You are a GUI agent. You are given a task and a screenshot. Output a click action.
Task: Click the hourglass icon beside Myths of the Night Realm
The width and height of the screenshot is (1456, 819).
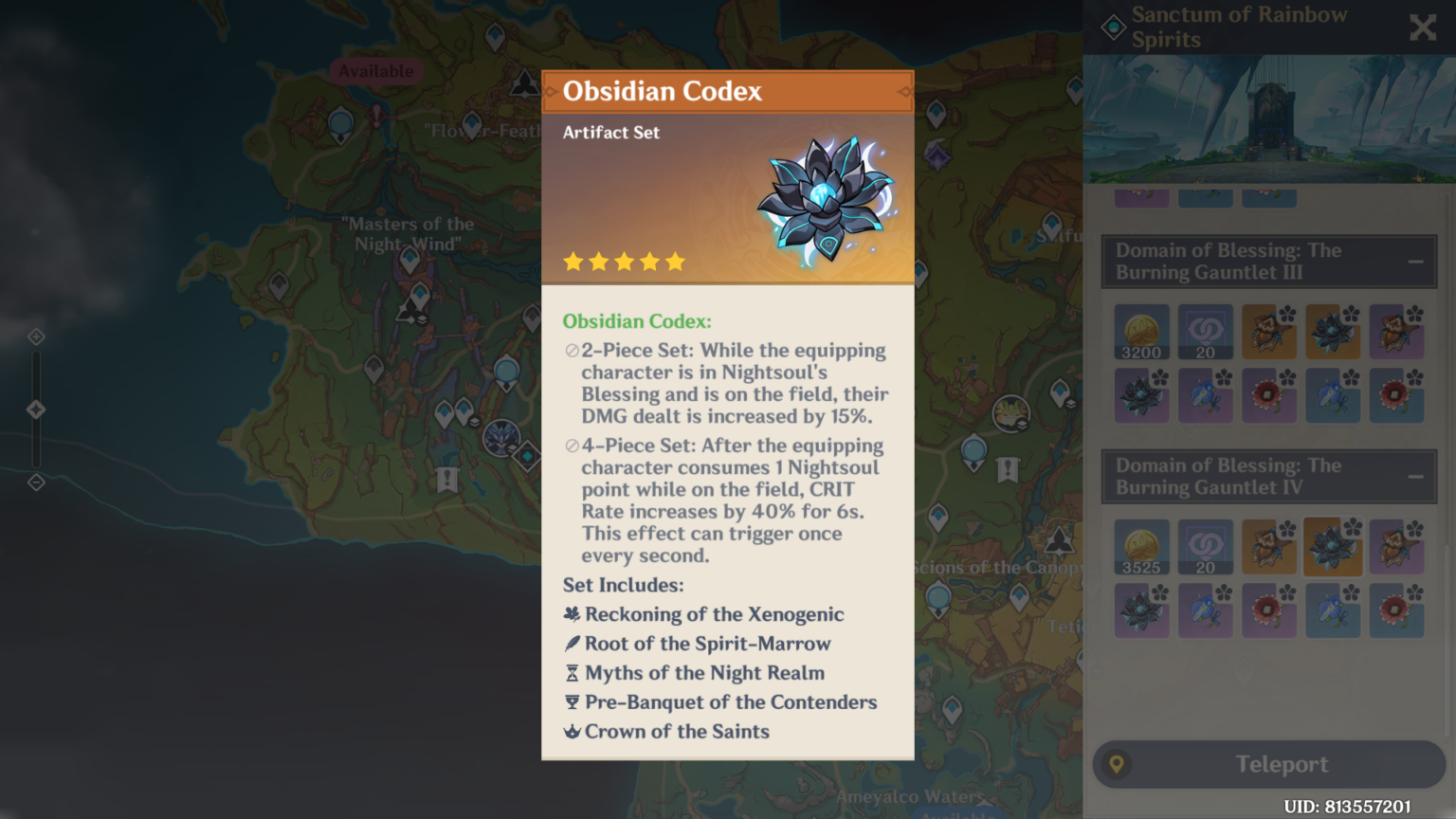(571, 673)
